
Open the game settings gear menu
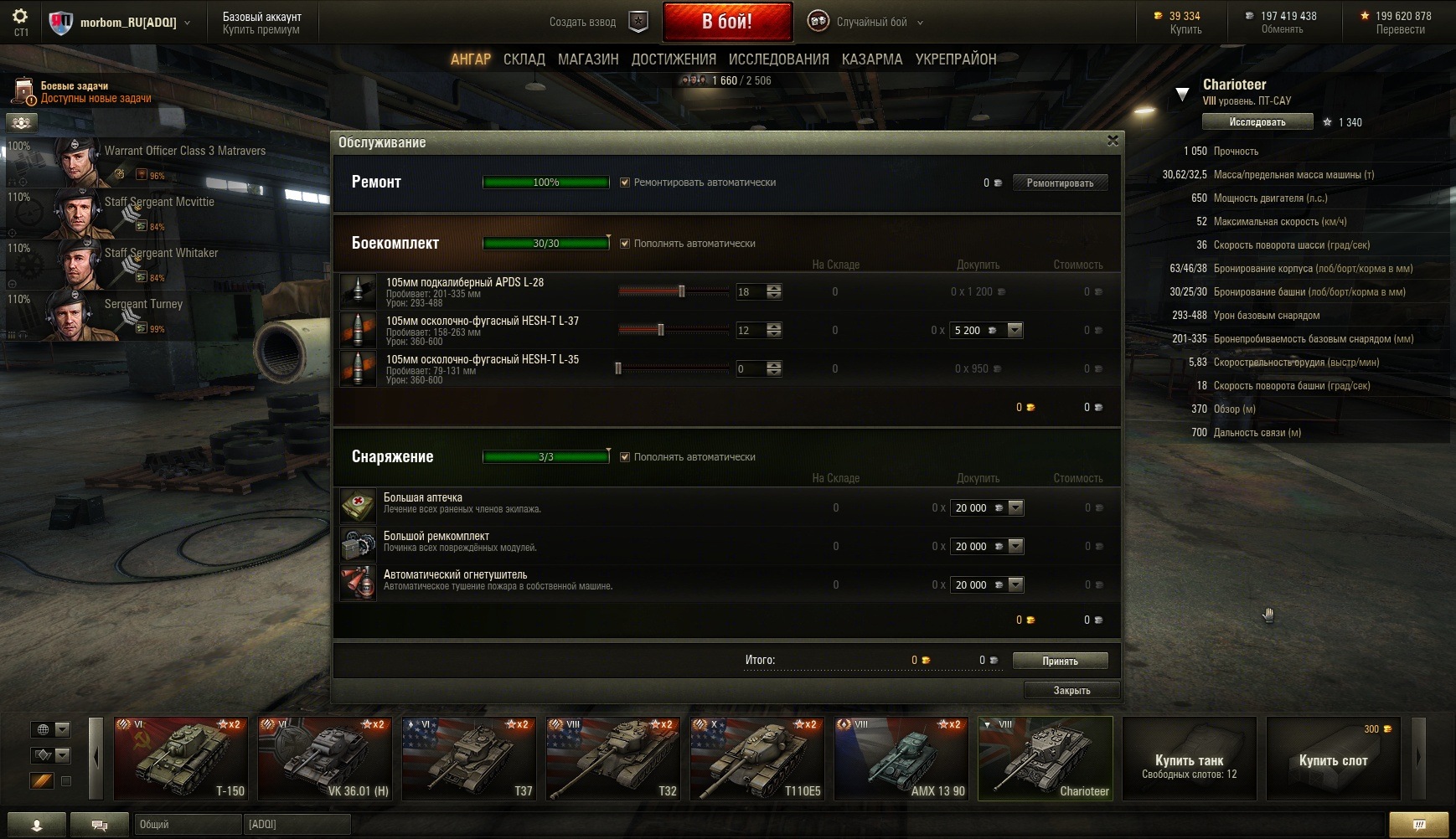coord(20,18)
